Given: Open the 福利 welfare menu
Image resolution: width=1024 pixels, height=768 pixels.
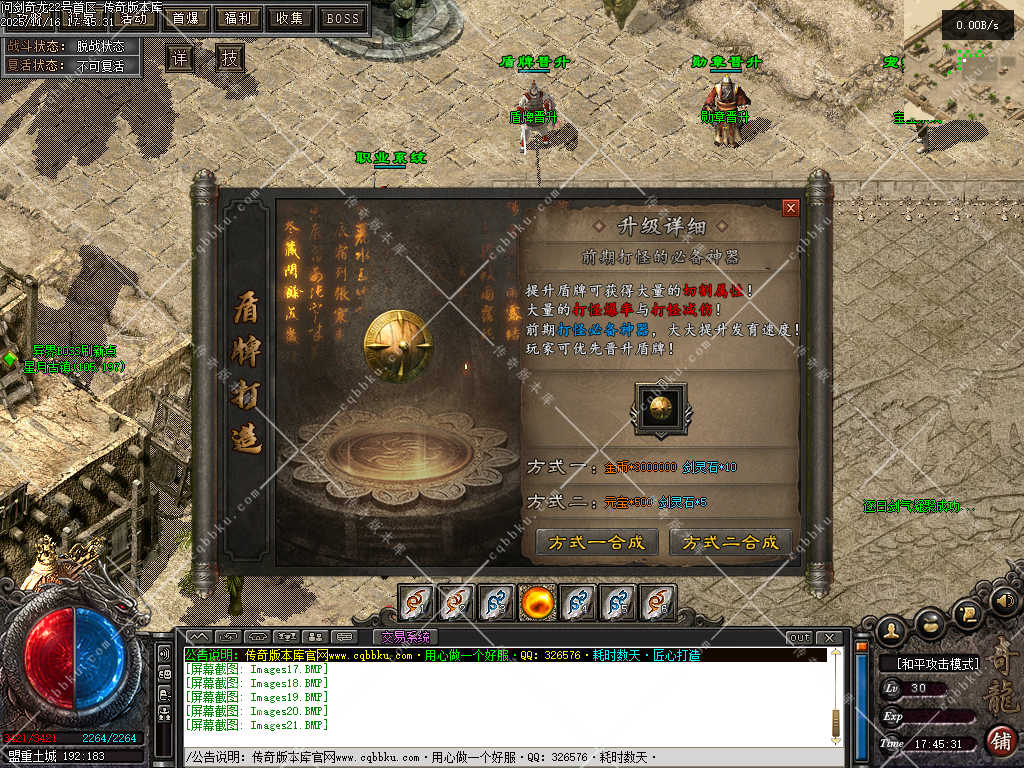Looking at the screenshot, I should [238, 18].
